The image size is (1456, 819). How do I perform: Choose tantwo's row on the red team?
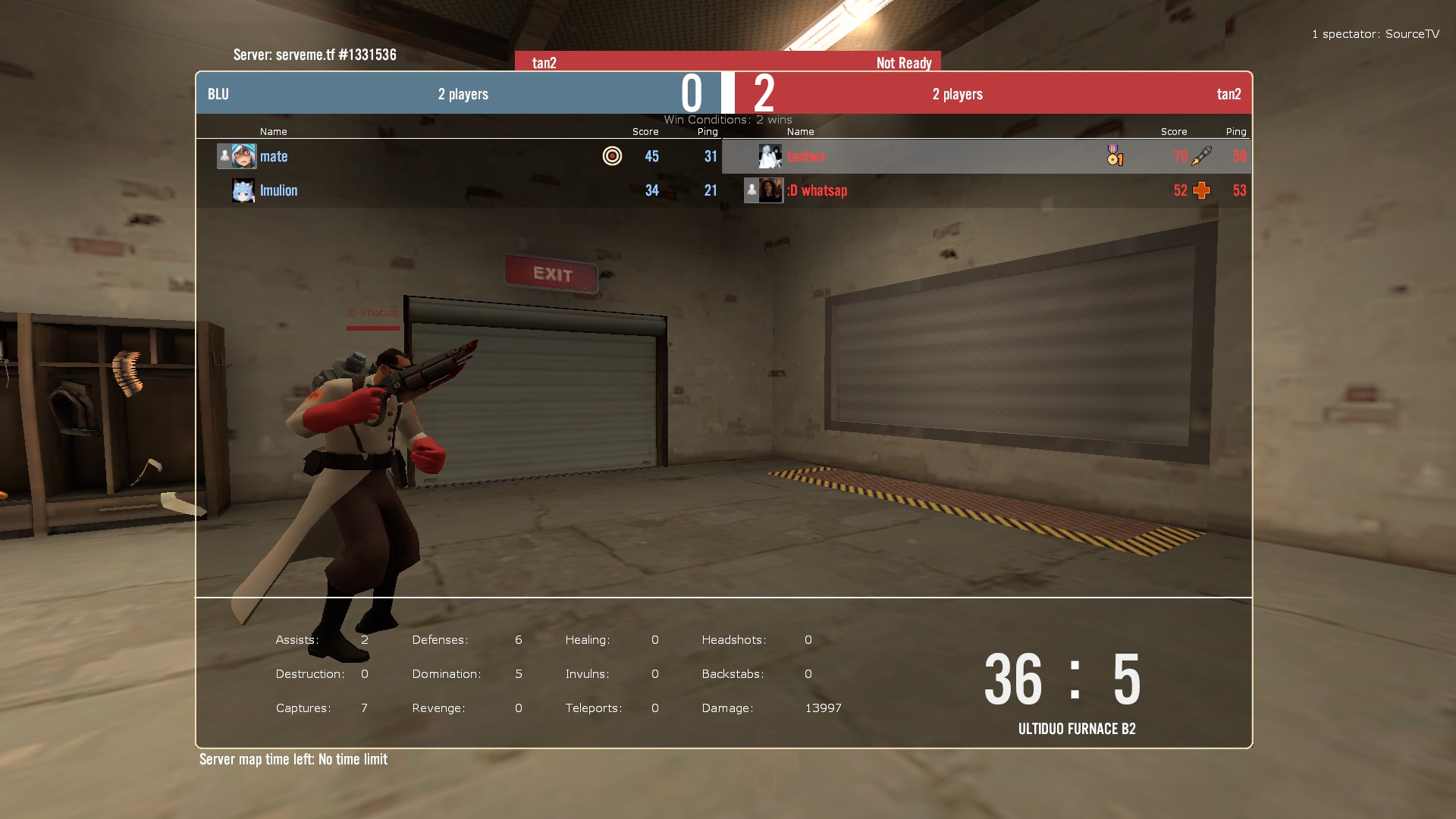tap(805, 156)
